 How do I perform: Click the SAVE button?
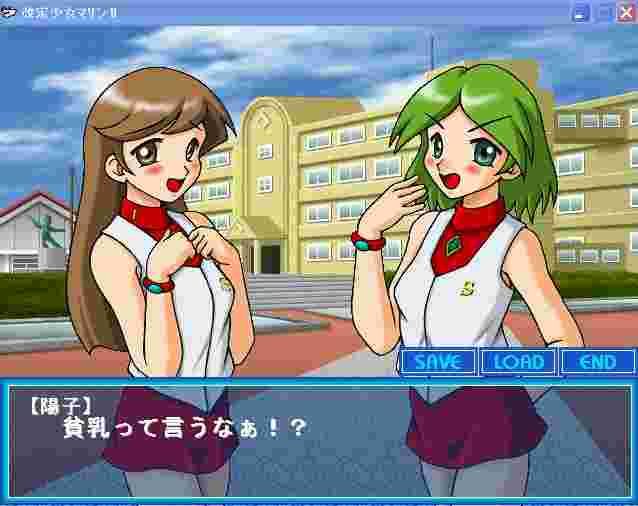(438, 362)
